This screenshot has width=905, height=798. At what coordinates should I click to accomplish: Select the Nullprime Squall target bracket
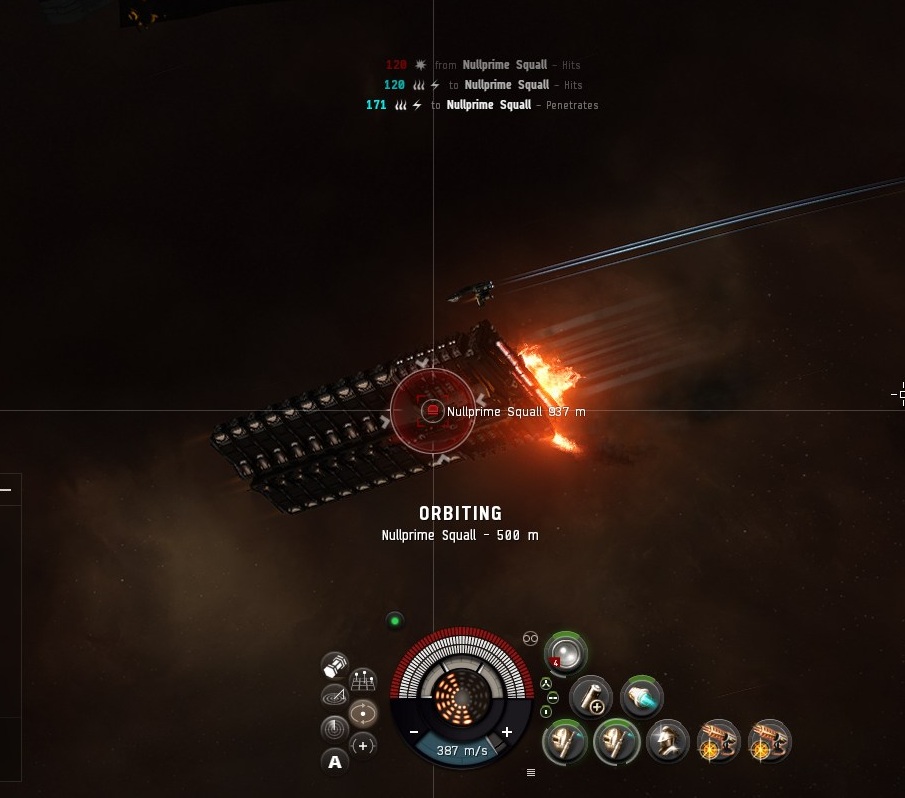(x=433, y=411)
